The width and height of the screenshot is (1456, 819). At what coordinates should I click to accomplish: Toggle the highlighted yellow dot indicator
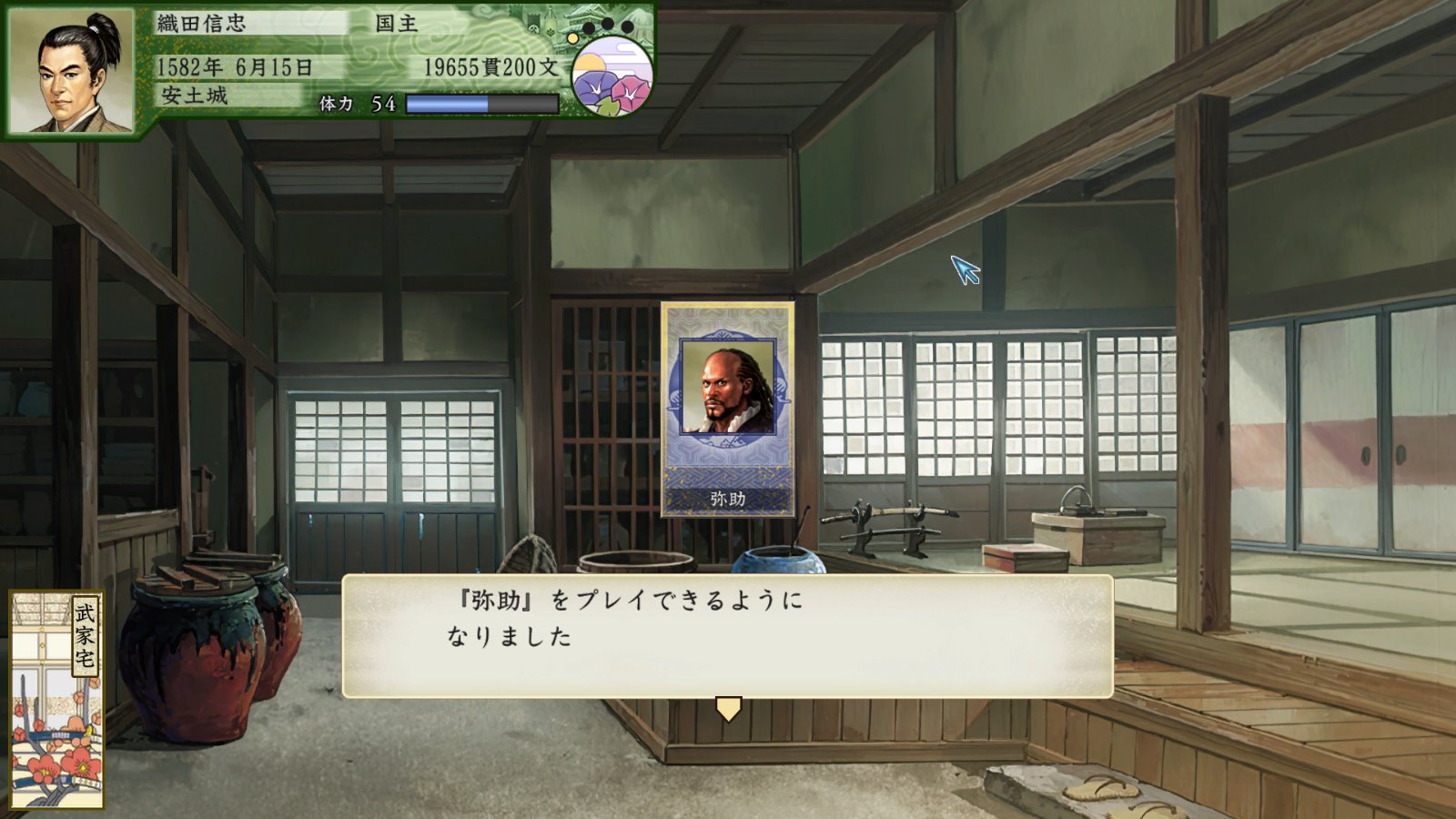[573, 38]
